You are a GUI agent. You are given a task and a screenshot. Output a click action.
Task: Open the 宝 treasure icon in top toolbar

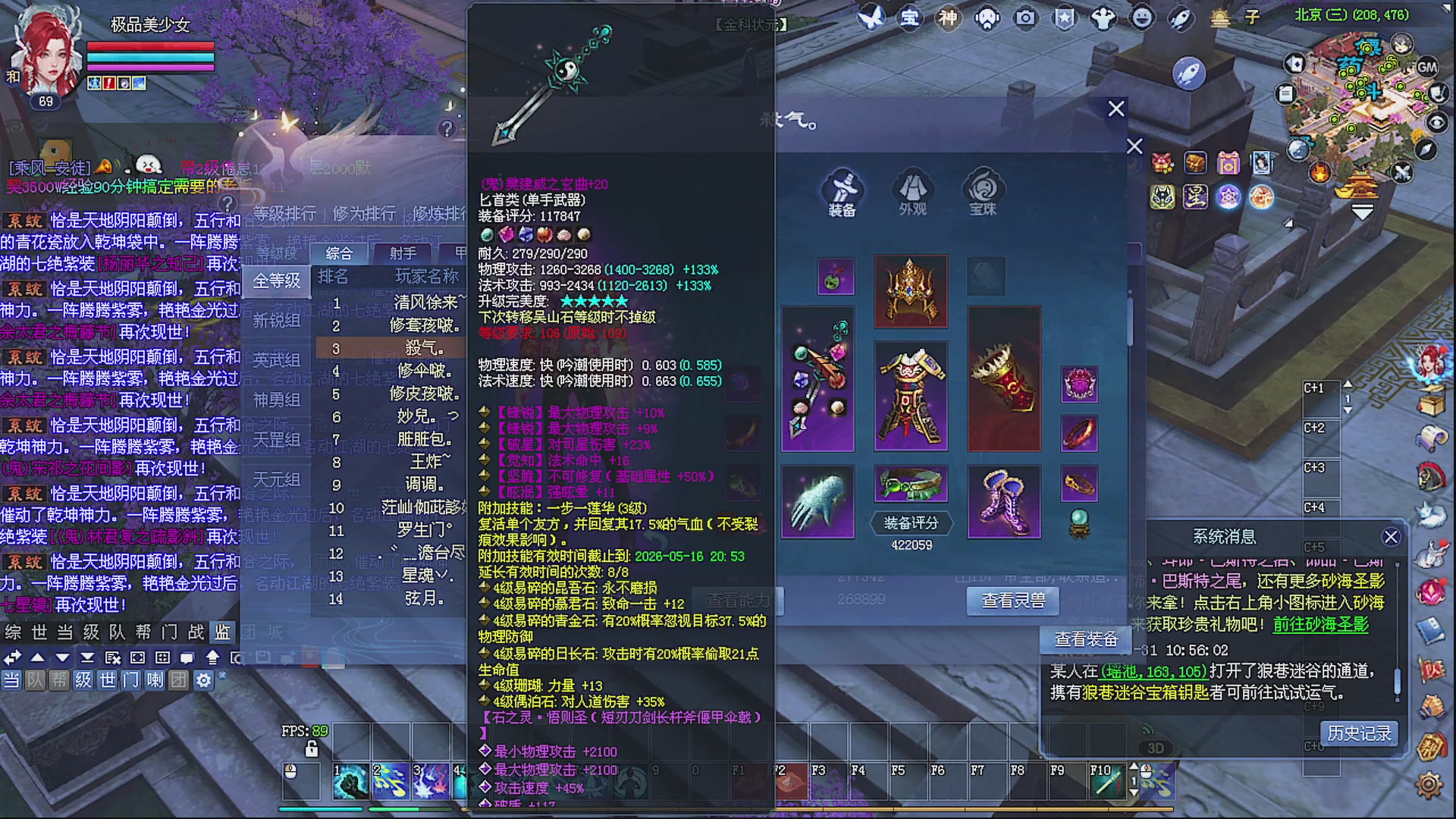click(910, 17)
